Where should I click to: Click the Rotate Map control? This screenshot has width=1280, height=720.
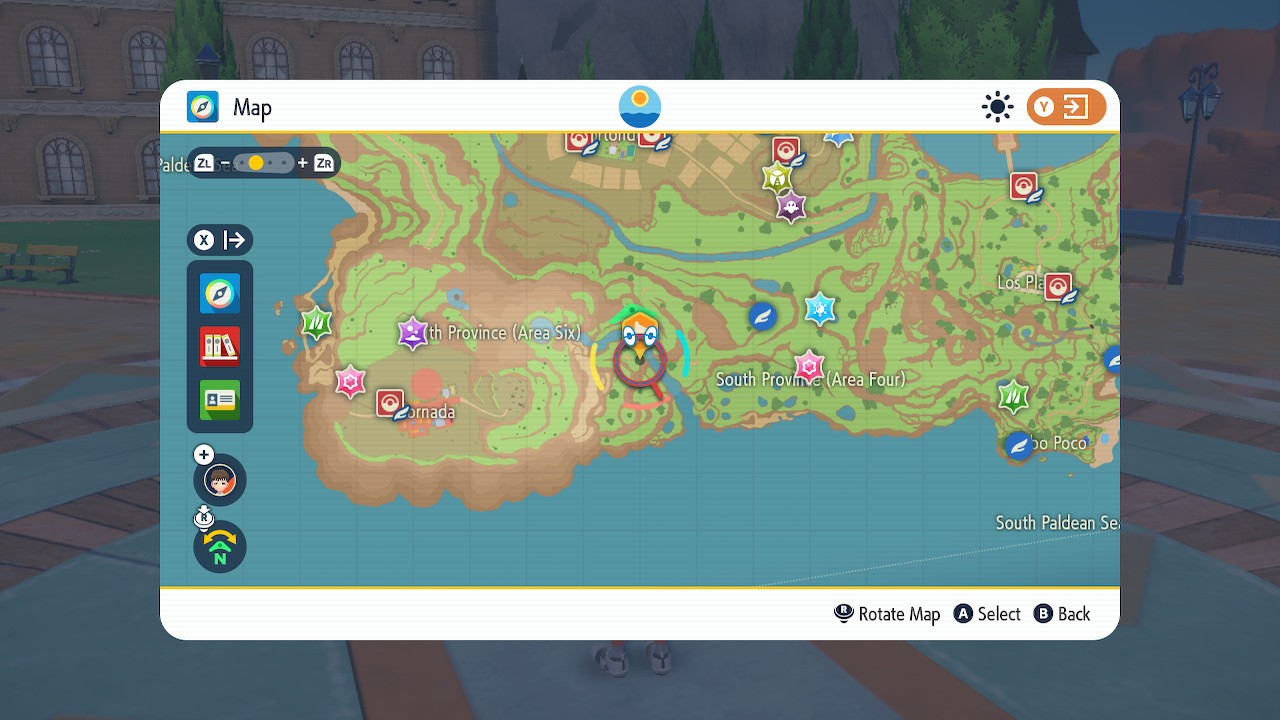coord(886,613)
